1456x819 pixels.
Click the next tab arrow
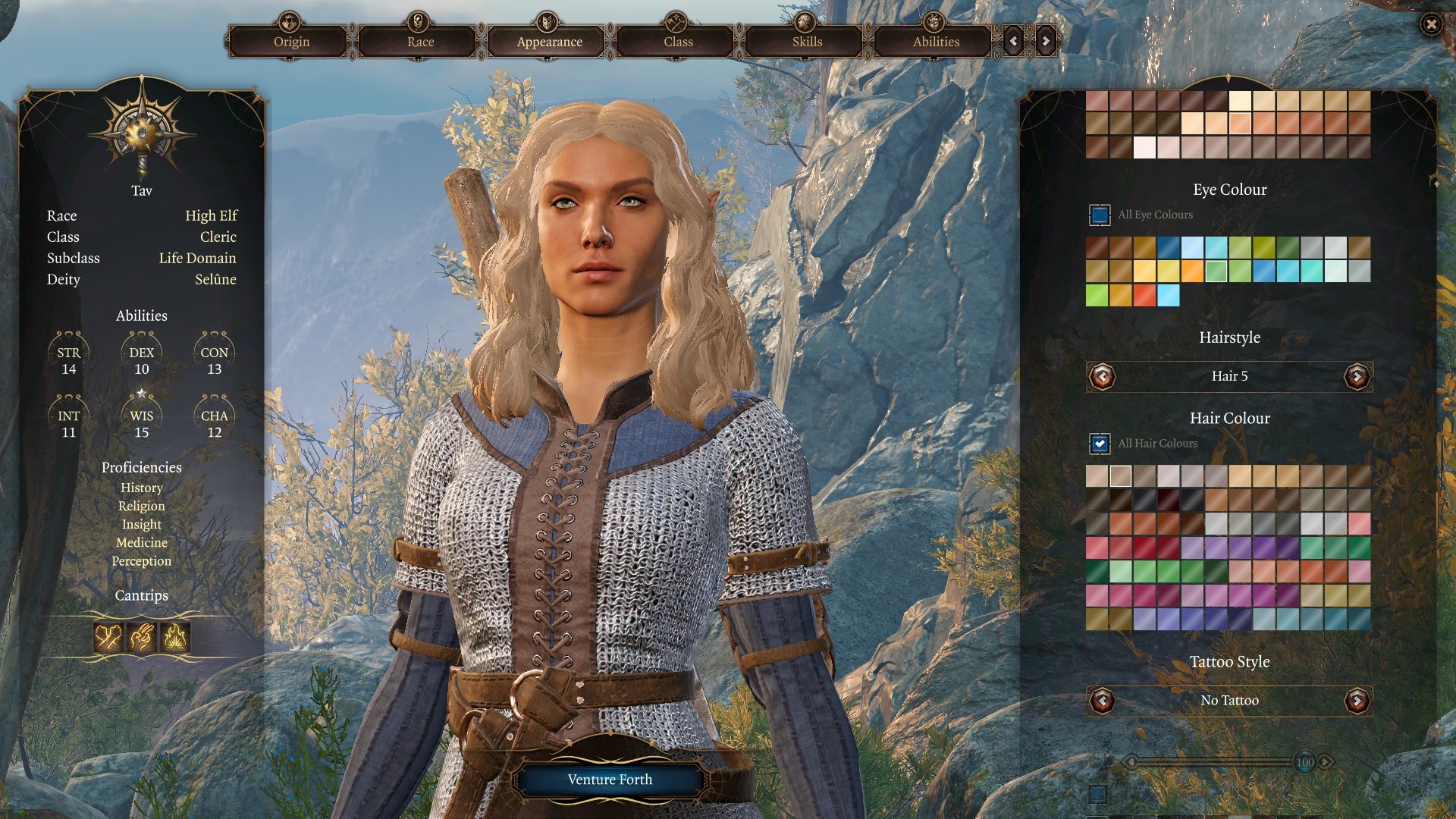tap(1046, 42)
